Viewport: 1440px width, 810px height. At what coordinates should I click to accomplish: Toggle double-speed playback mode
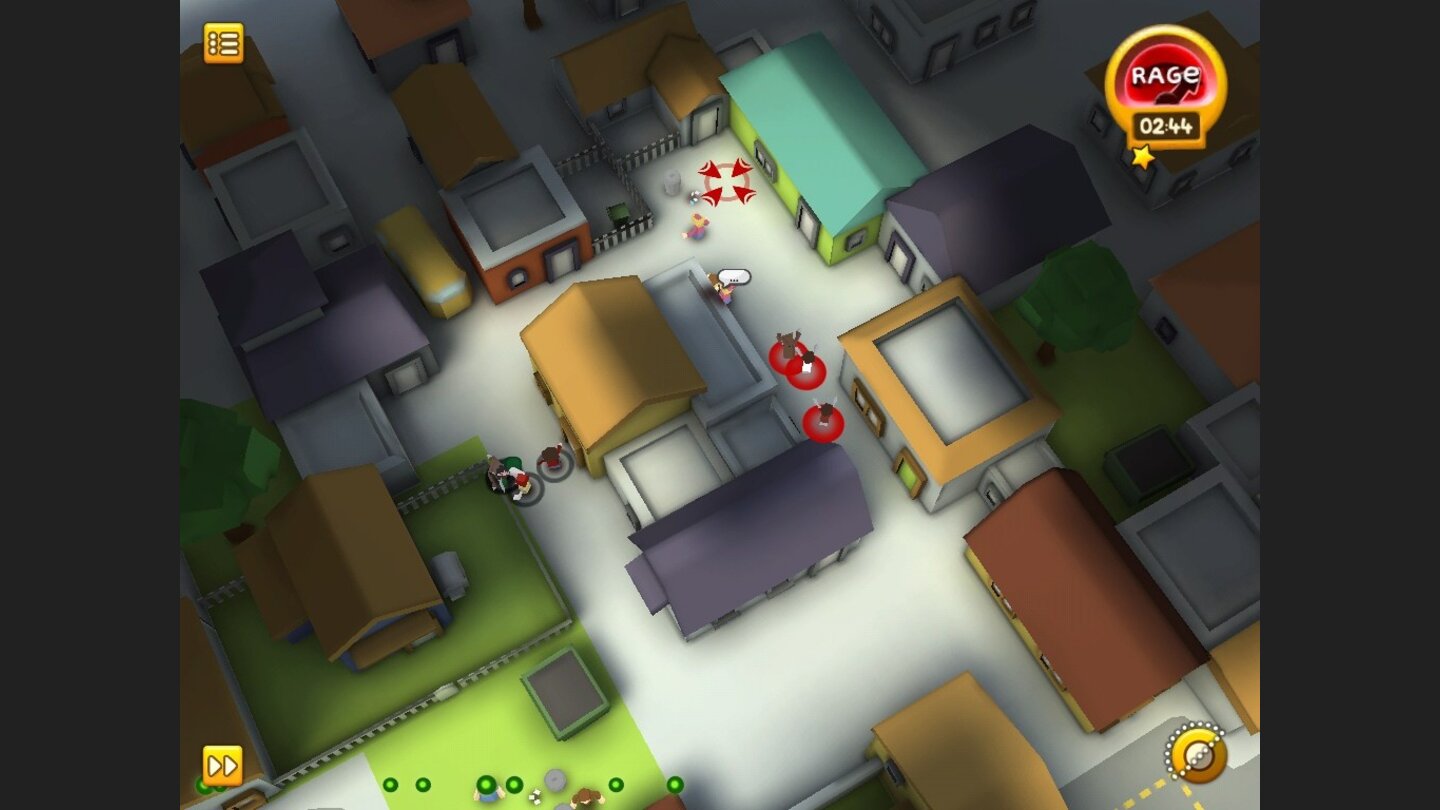tap(222, 765)
